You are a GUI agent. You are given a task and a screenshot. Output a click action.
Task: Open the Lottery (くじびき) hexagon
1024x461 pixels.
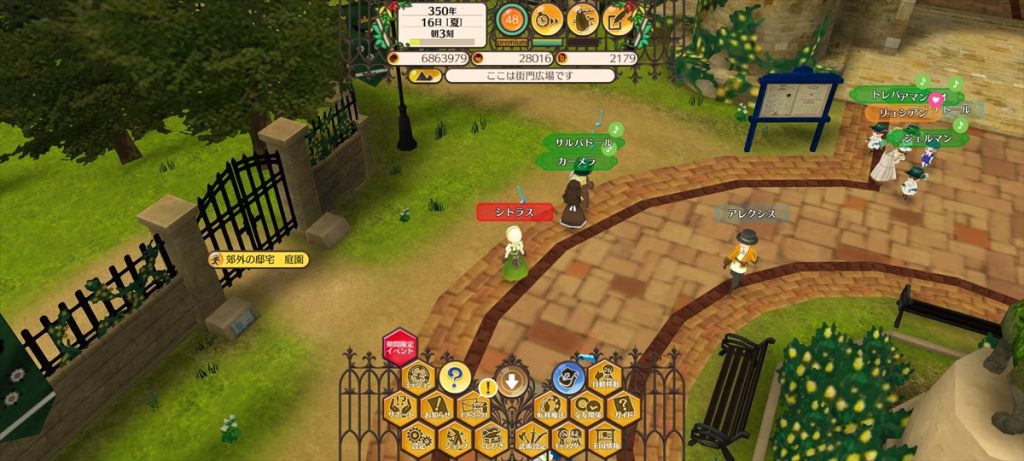pos(491,438)
